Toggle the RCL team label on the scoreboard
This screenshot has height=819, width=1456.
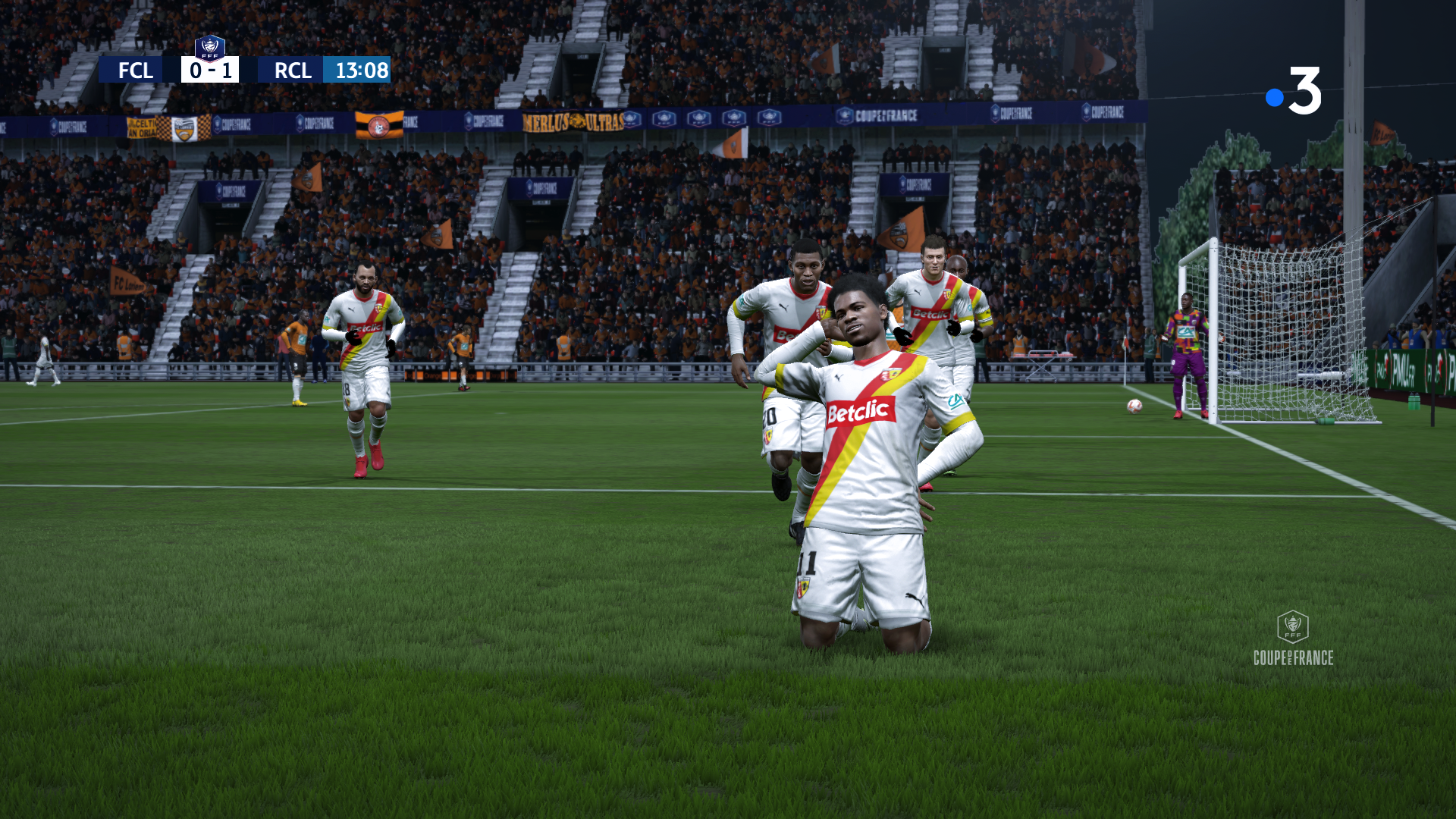click(293, 71)
